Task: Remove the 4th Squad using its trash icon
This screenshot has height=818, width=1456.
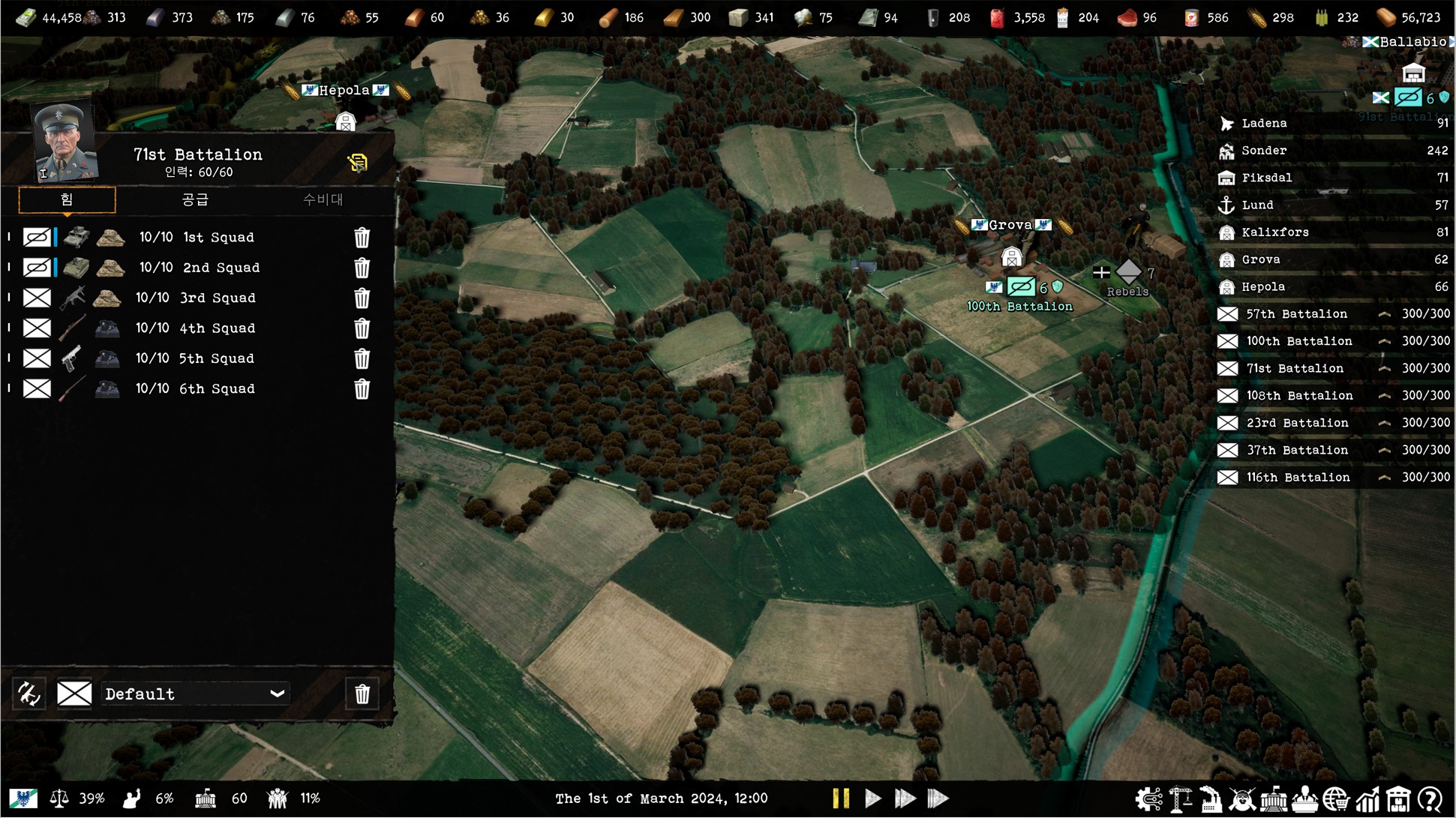Action: [x=362, y=328]
